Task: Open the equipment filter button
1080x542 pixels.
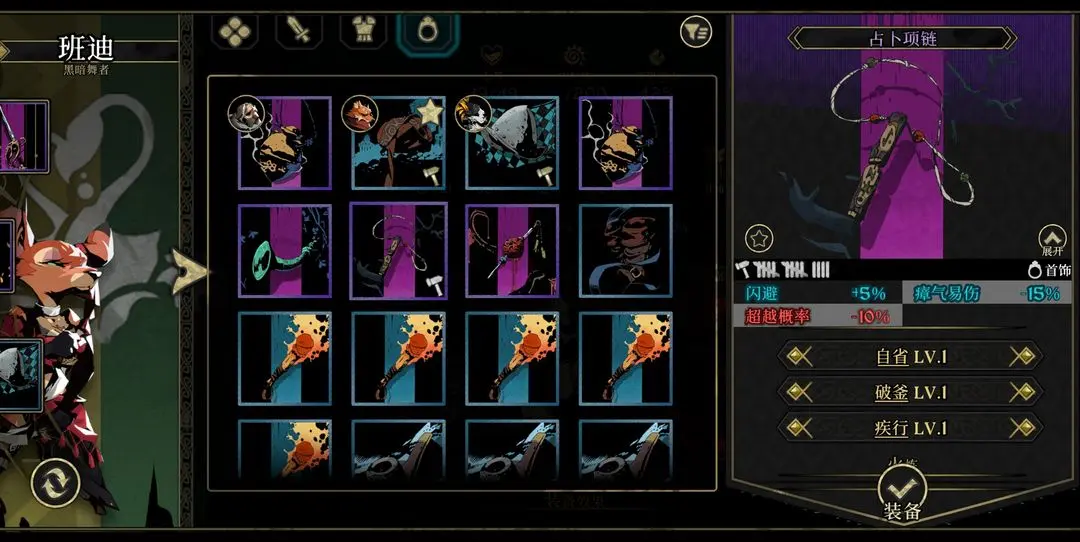Action: point(695,32)
